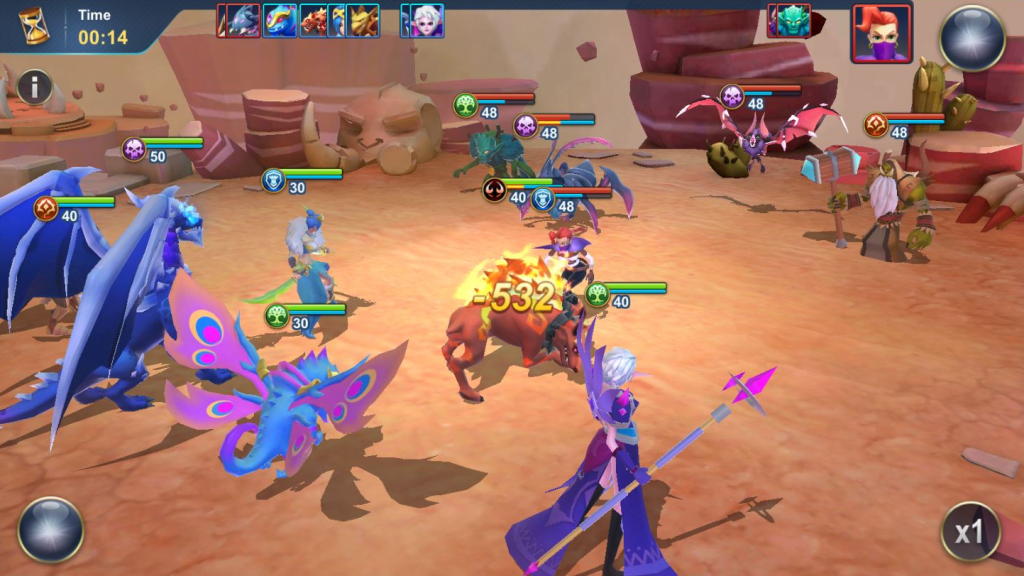1024x576 pixels.
Task: Pick the red dragon team portrait
Action: [x=314, y=20]
